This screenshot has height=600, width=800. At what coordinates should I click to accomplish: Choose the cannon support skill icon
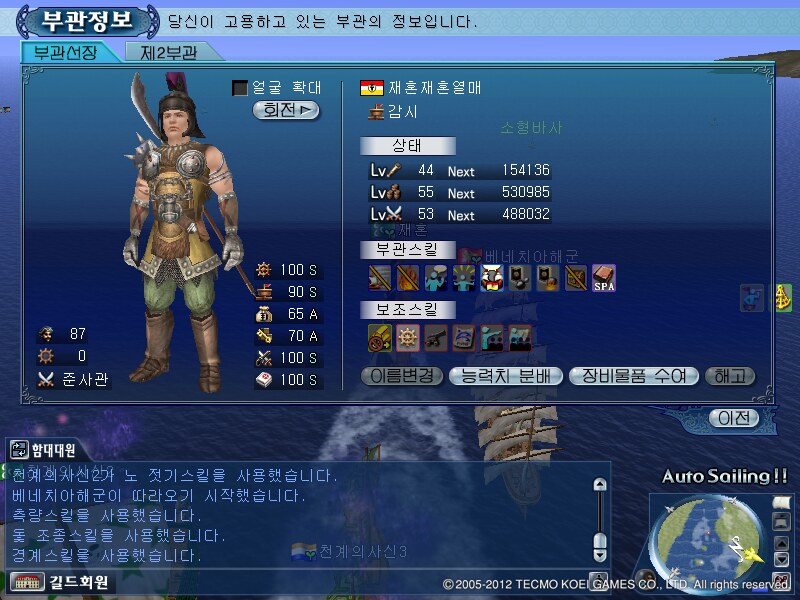436,337
